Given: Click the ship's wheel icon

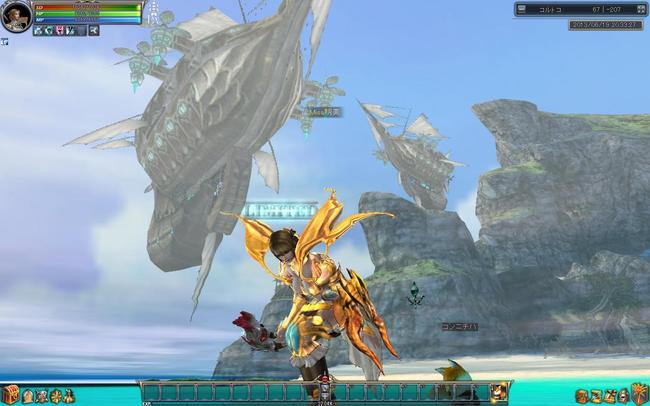Looking at the screenshot, I should pyautogui.click(x=55, y=395).
